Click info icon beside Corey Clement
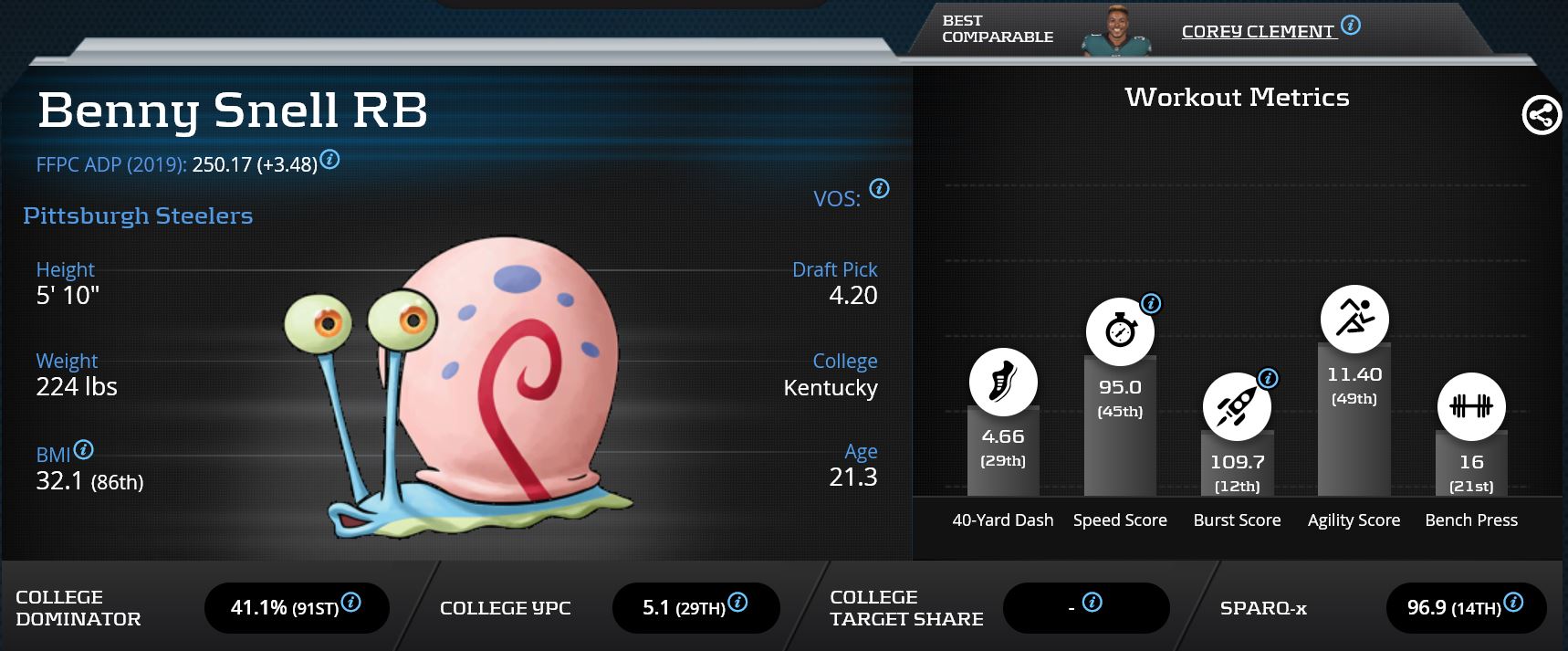Viewport: 1568px width, 651px height. pyautogui.click(x=1351, y=26)
